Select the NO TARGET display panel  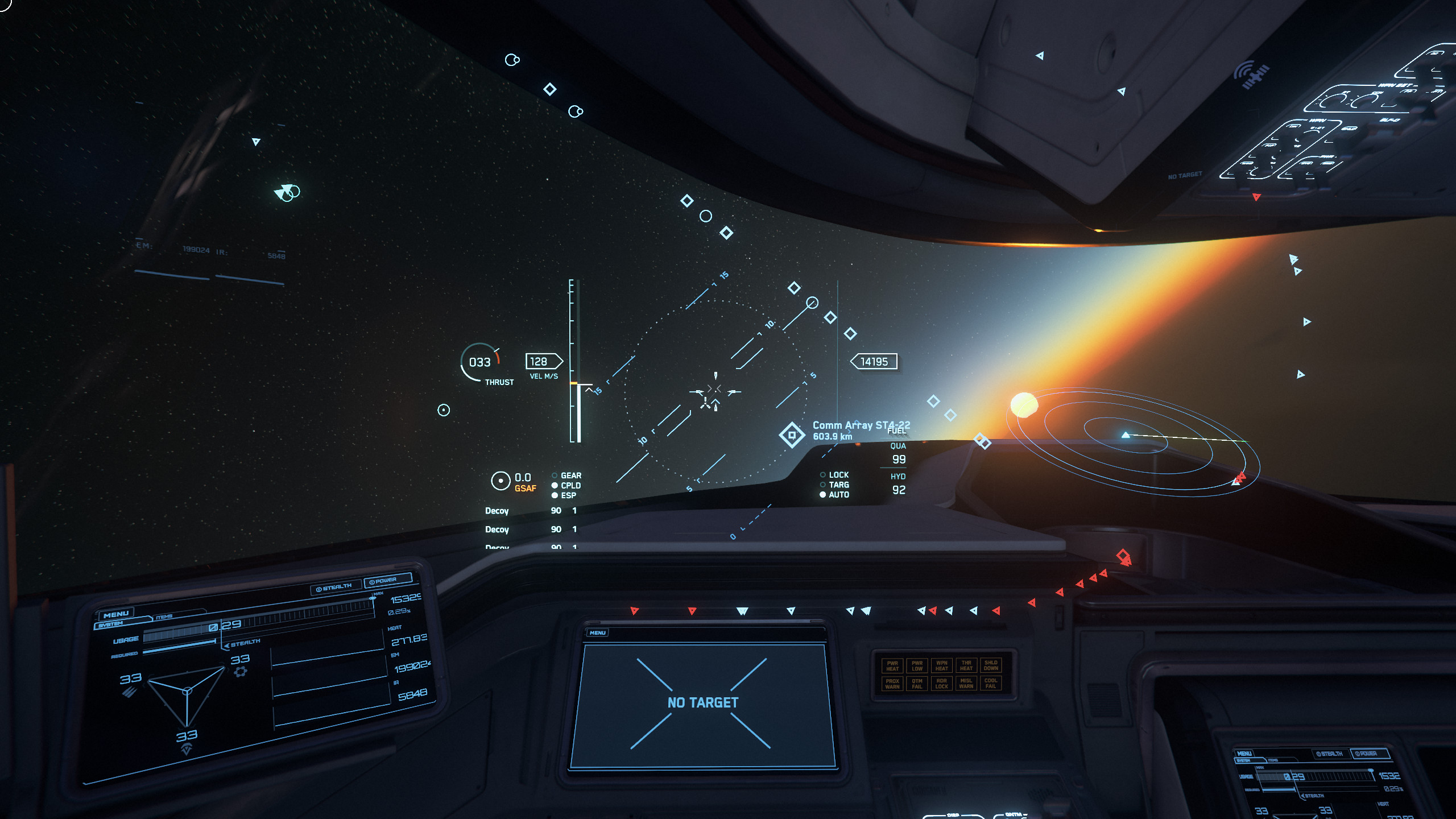coord(702,703)
